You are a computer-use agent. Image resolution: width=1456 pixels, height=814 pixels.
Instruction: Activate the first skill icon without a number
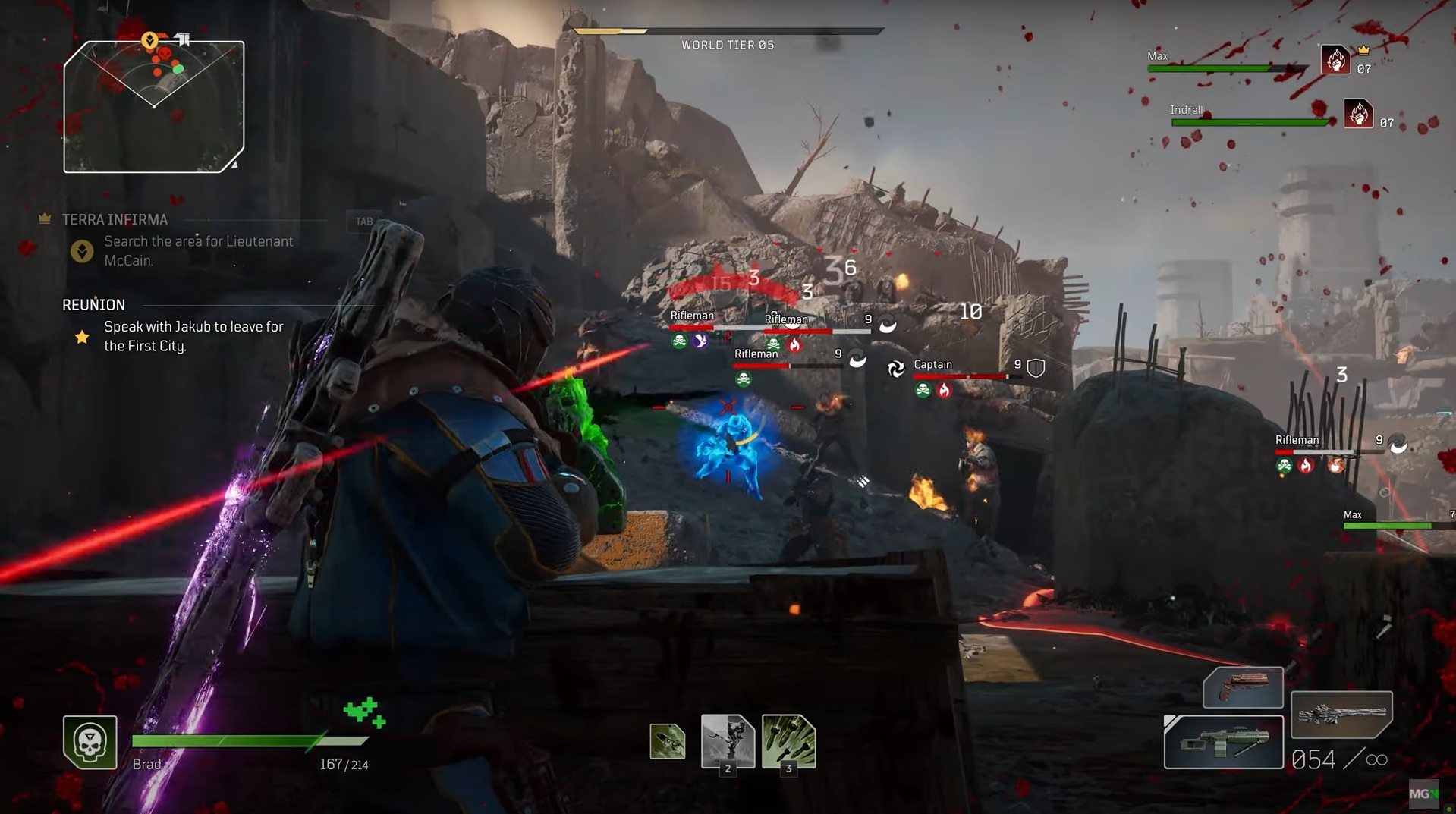point(668,741)
